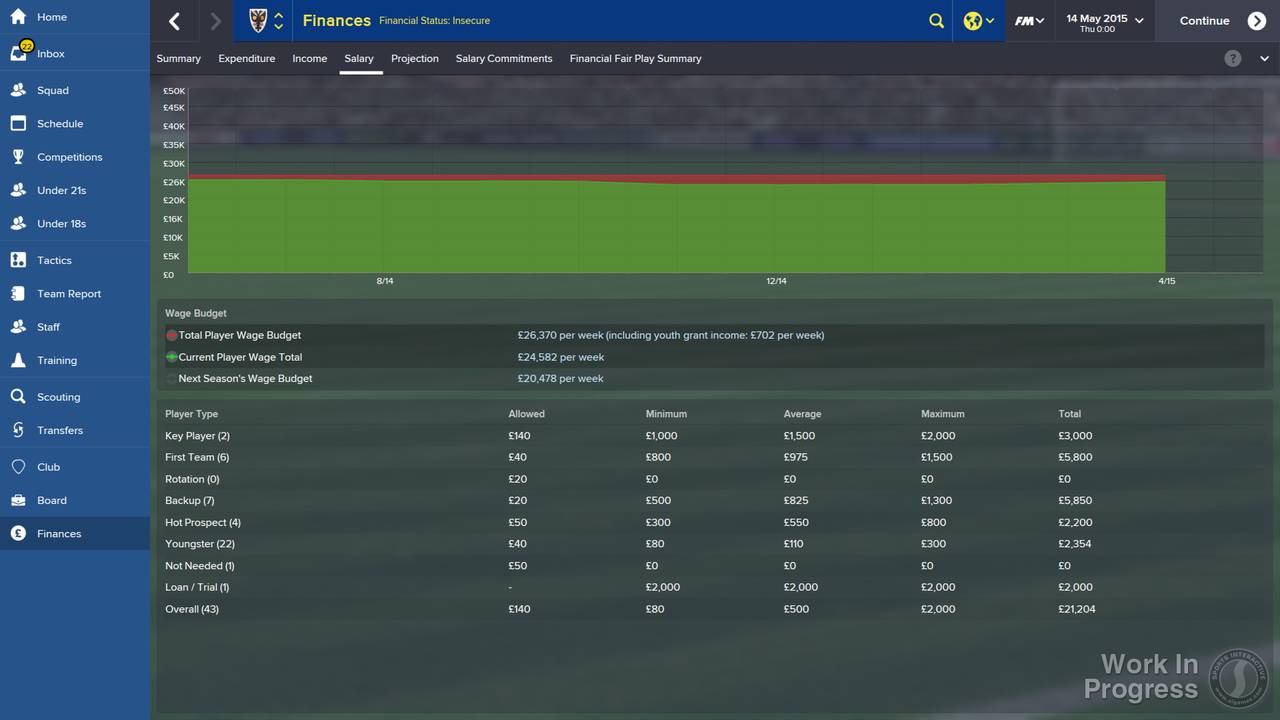Toggle the Current Player Wage Total legend marker
The image size is (1280, 720).
170,357
